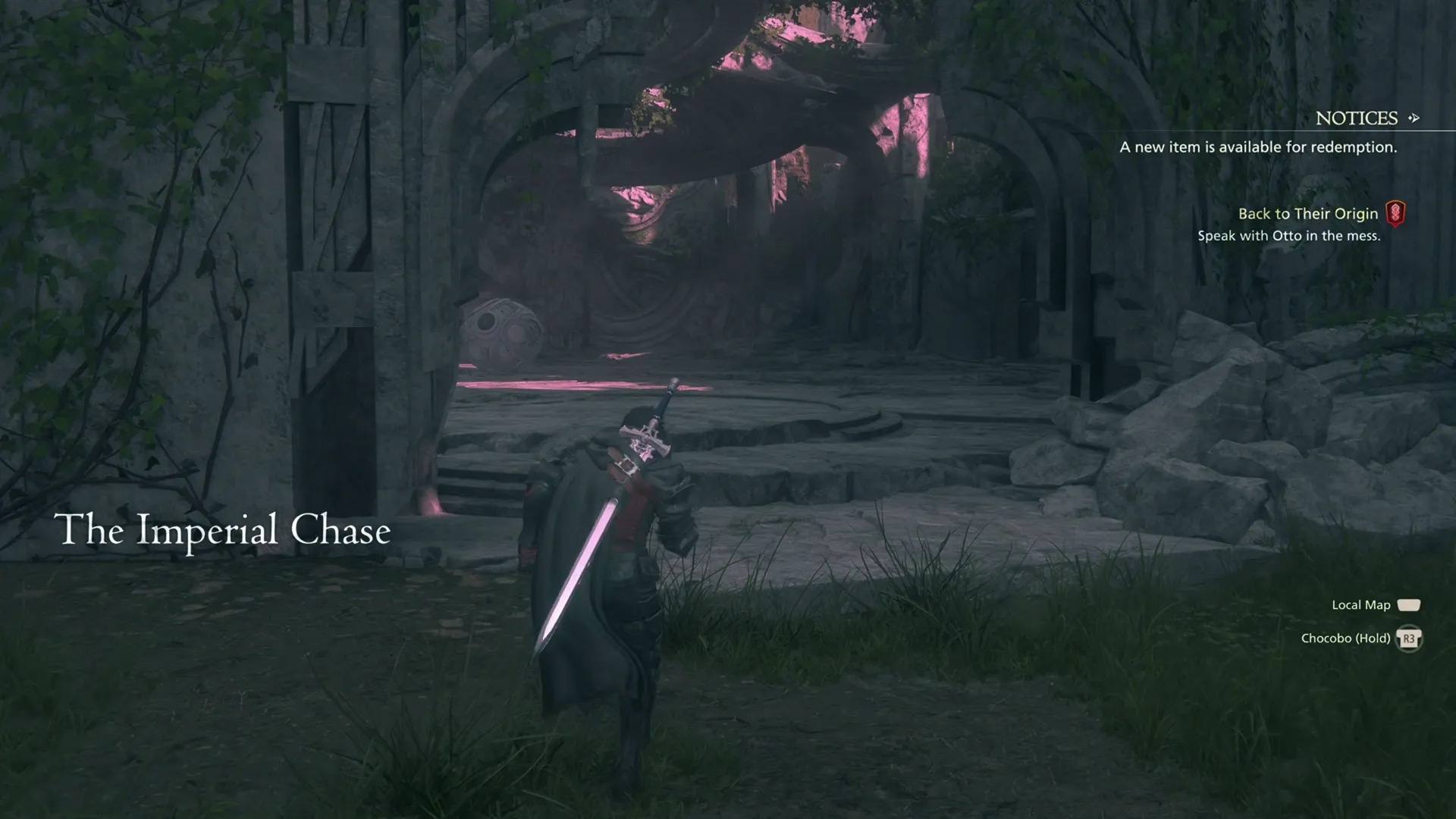
Task: Toggle the NOTICES panel visibility
Action: (x=1357, y=118)
